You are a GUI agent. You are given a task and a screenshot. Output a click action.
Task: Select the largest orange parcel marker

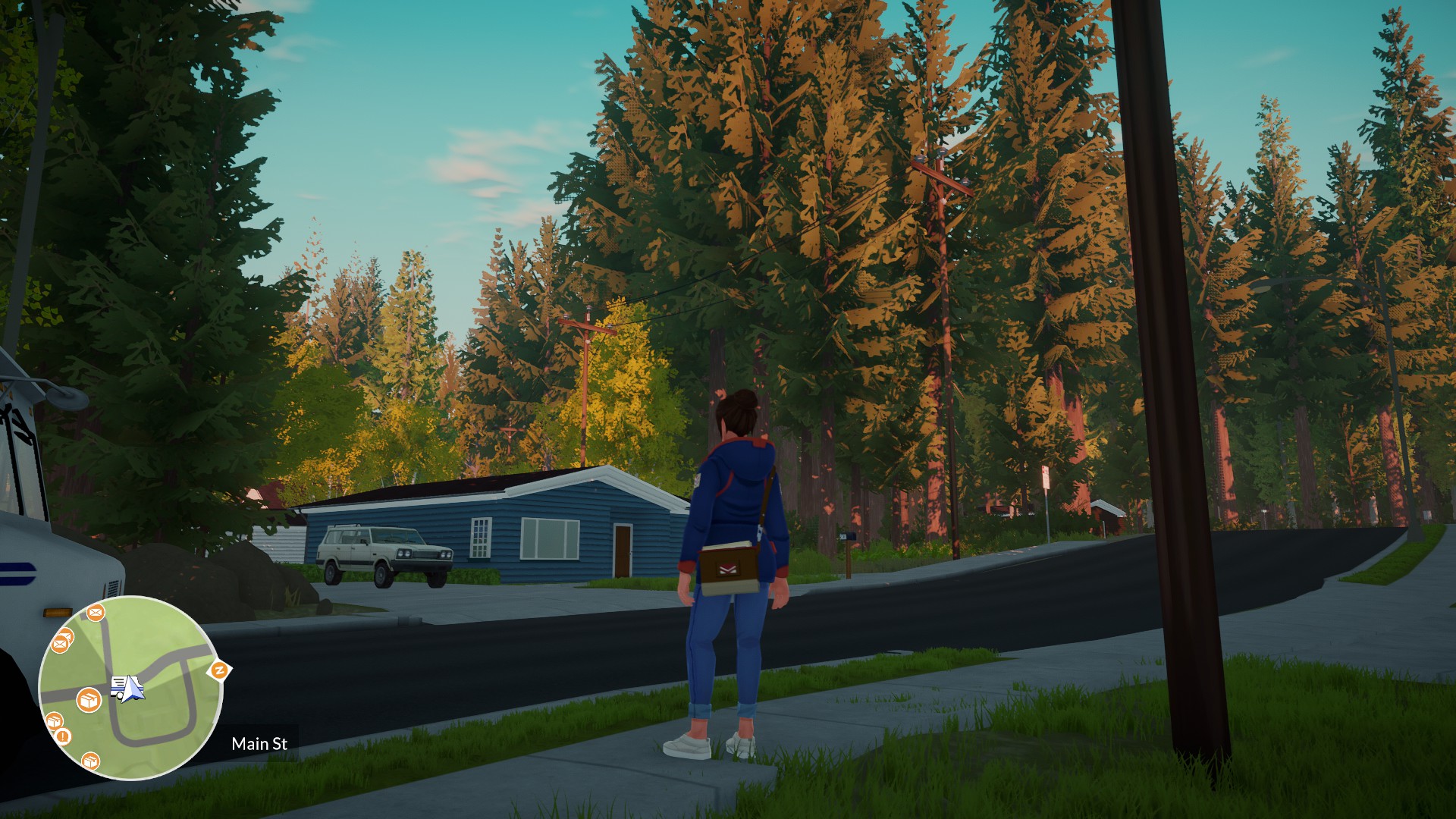pyautogui.click(x=89, y=700)
